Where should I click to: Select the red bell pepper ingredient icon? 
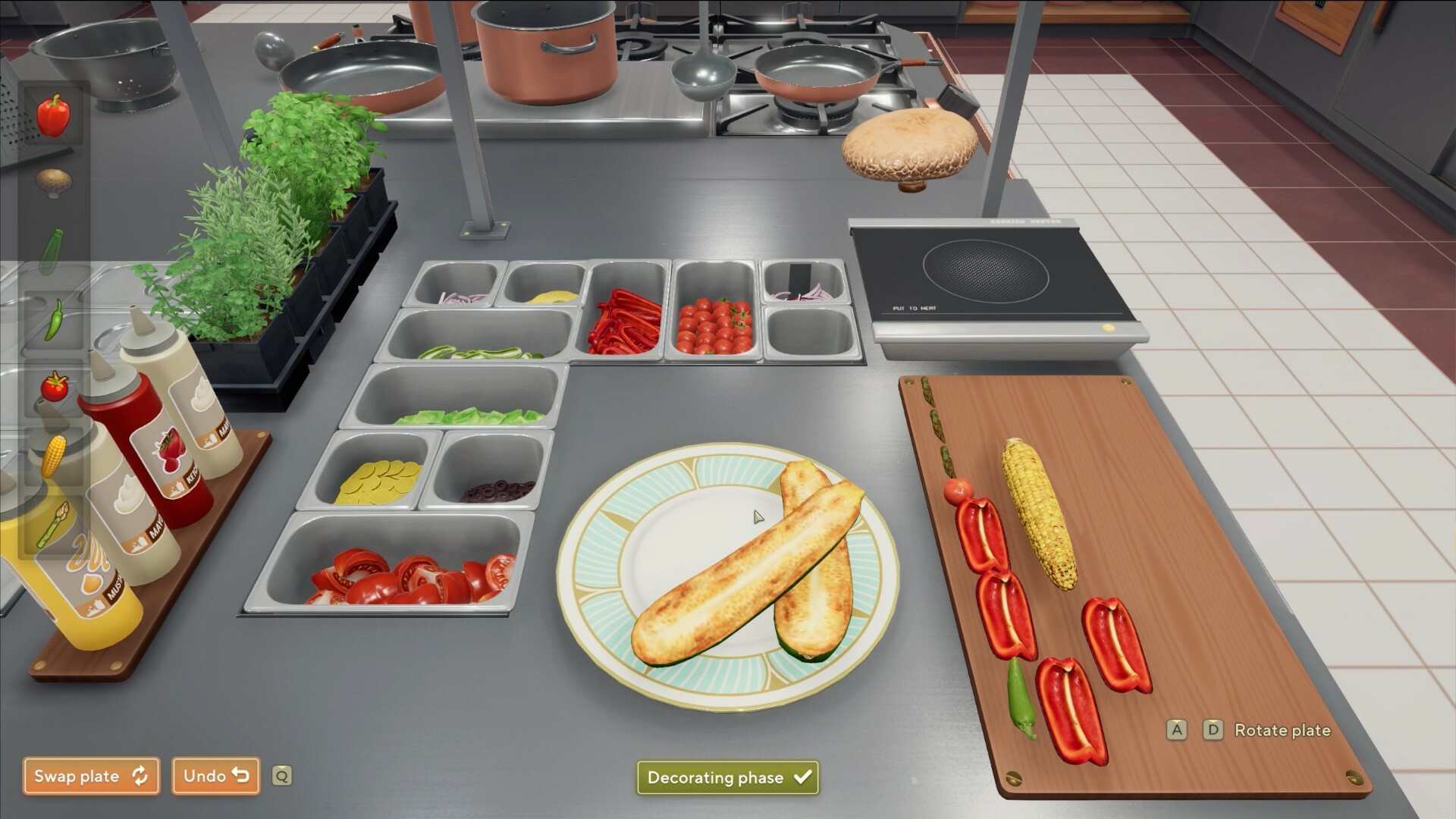55,115
